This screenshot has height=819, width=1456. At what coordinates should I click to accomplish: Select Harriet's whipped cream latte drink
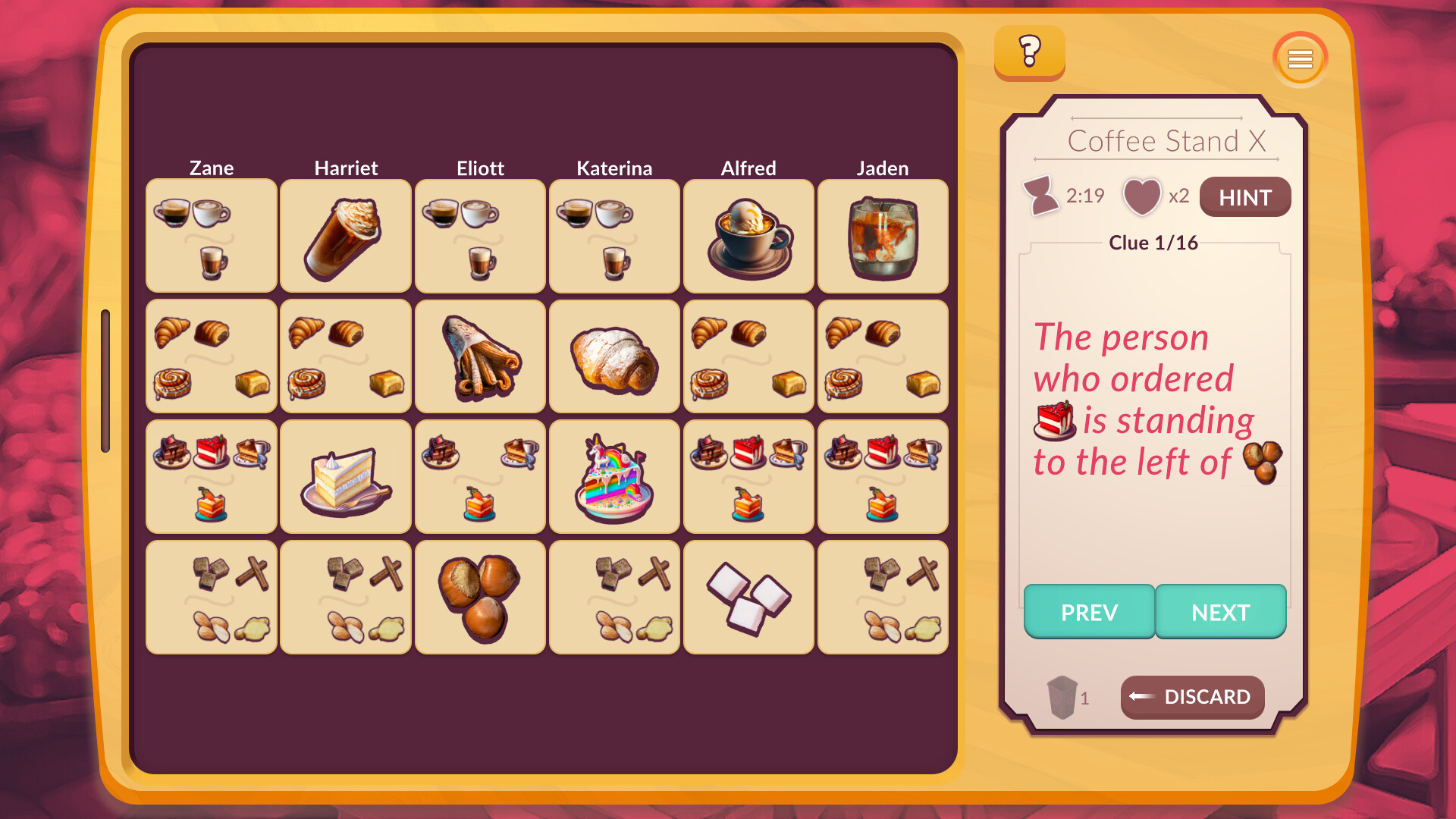[x=346, y=236]
